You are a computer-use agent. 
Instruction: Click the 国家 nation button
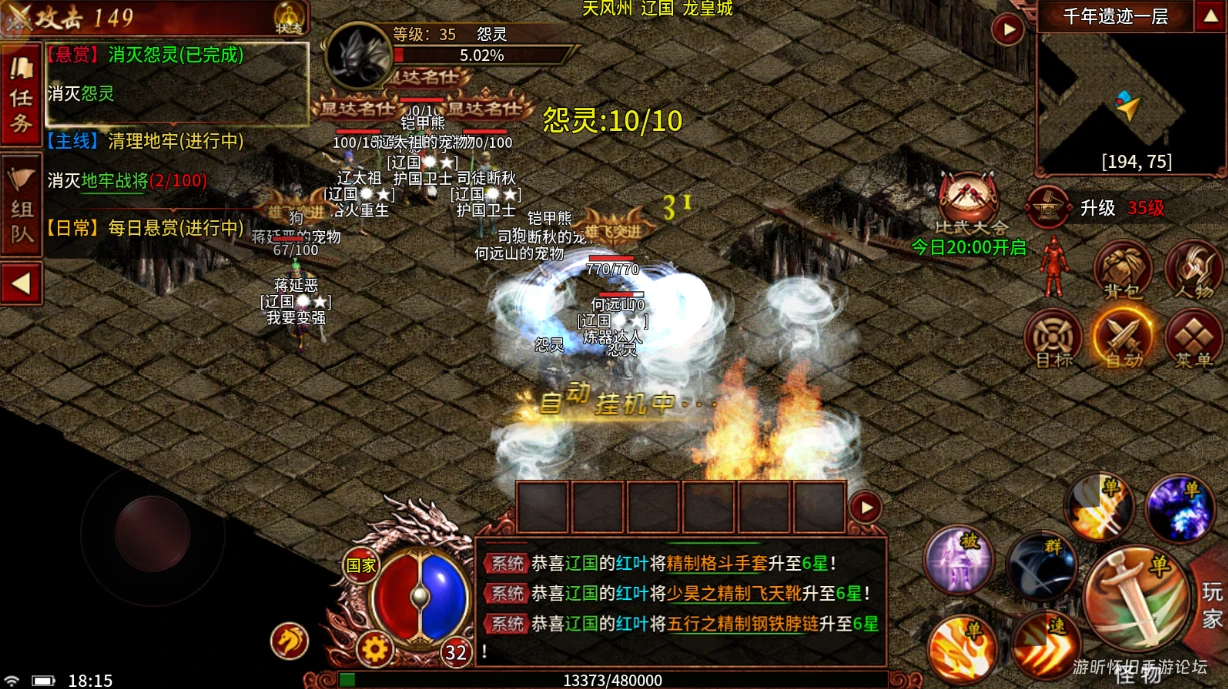point(361,565)
